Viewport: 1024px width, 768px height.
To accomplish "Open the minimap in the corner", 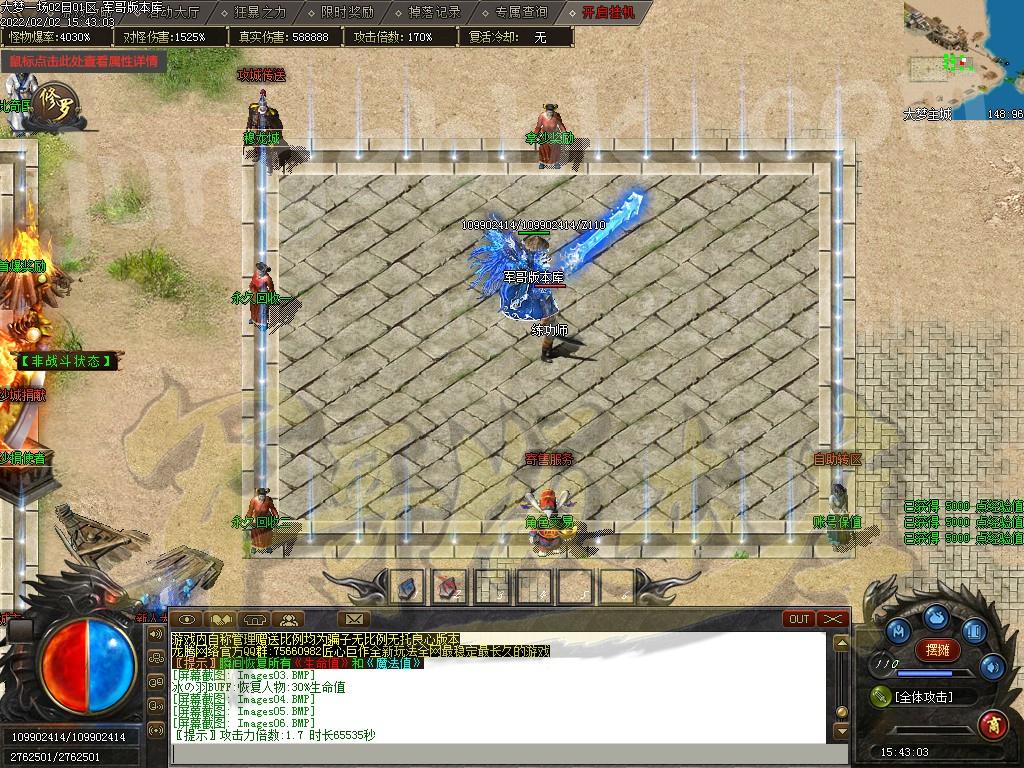I will [963, 60].
